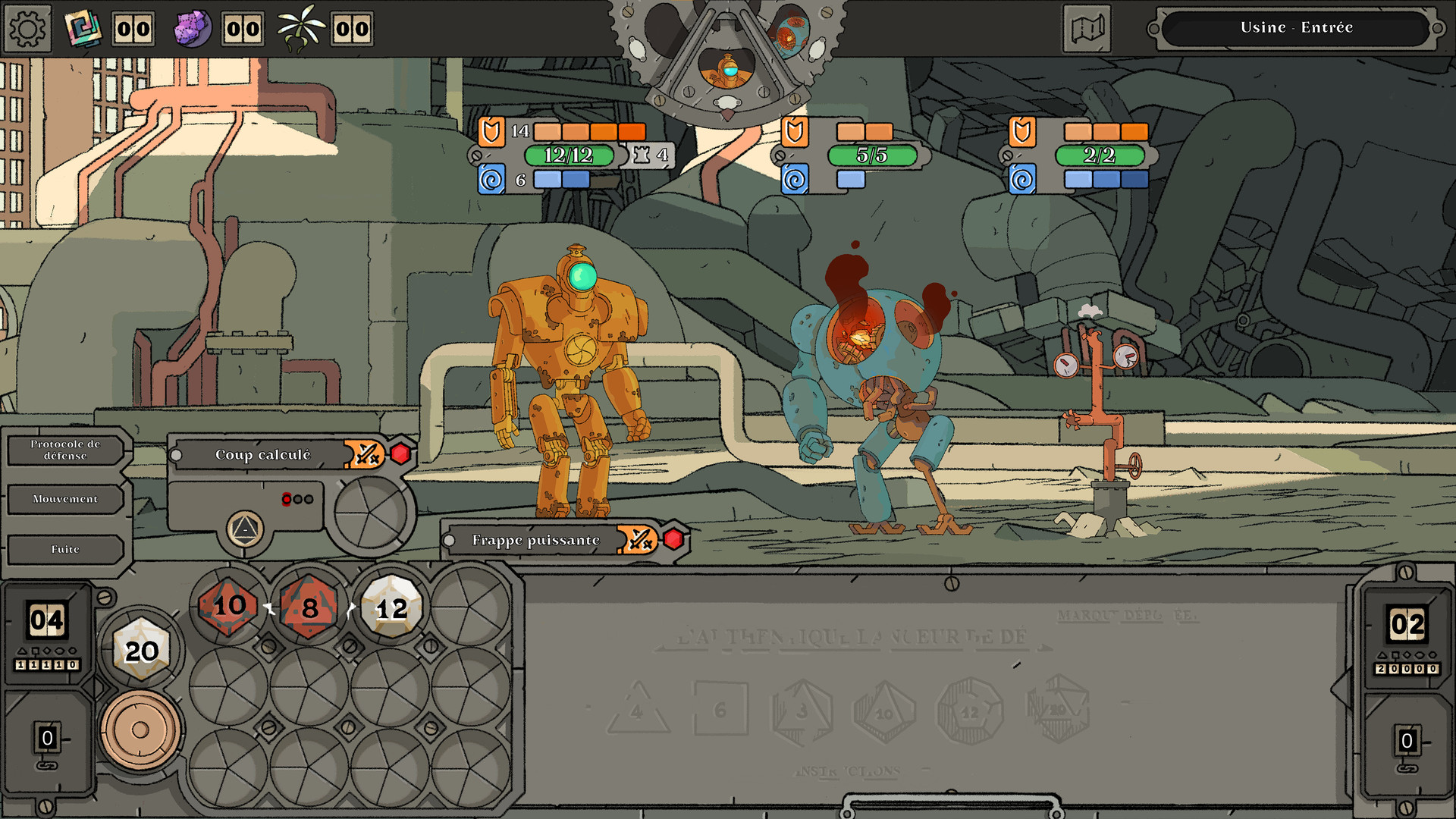Click the rook armor icon showing 4
1456x819 pixels.
point(641,155)
